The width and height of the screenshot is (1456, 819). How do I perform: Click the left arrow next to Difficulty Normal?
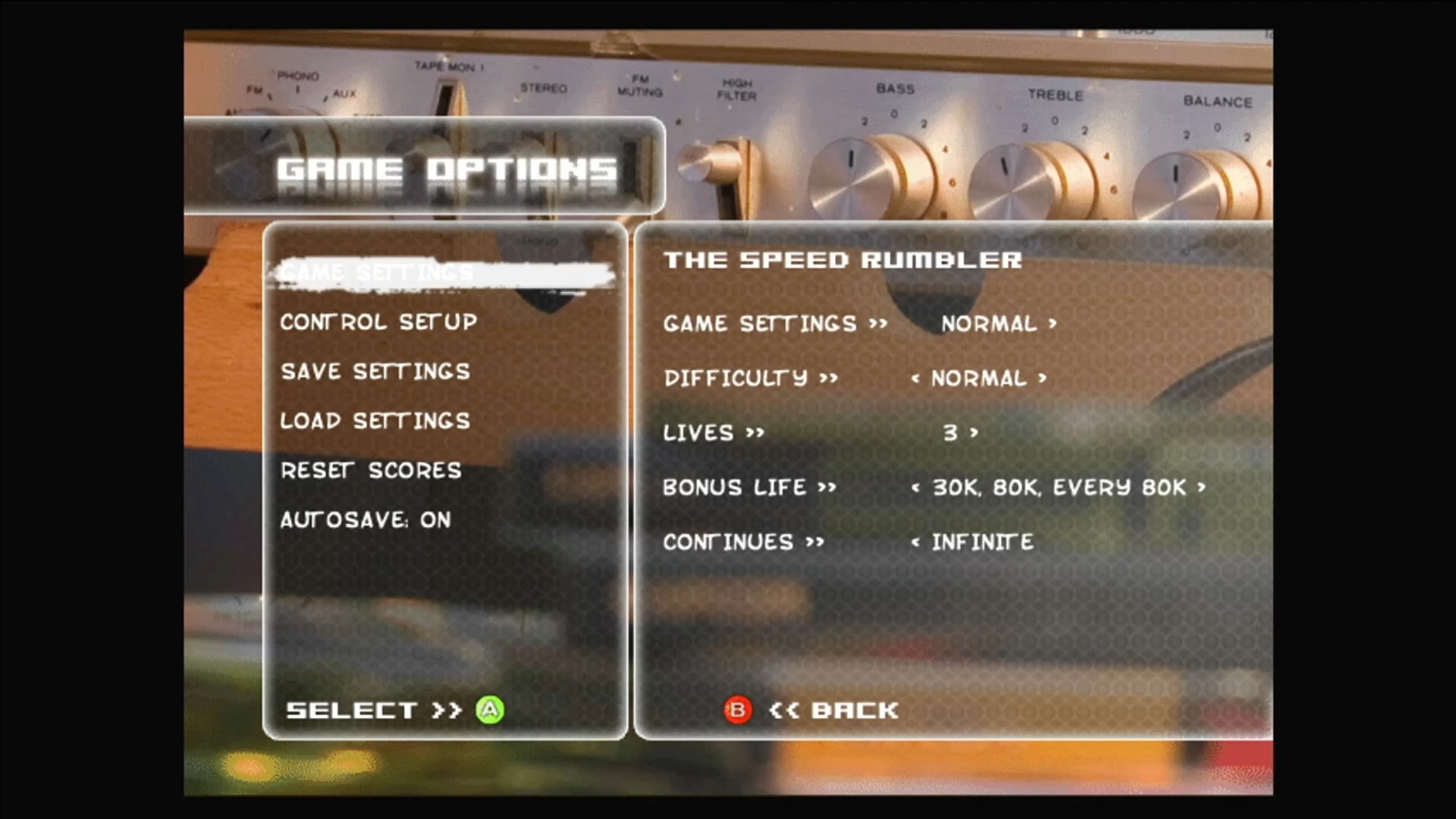point(915,378)
